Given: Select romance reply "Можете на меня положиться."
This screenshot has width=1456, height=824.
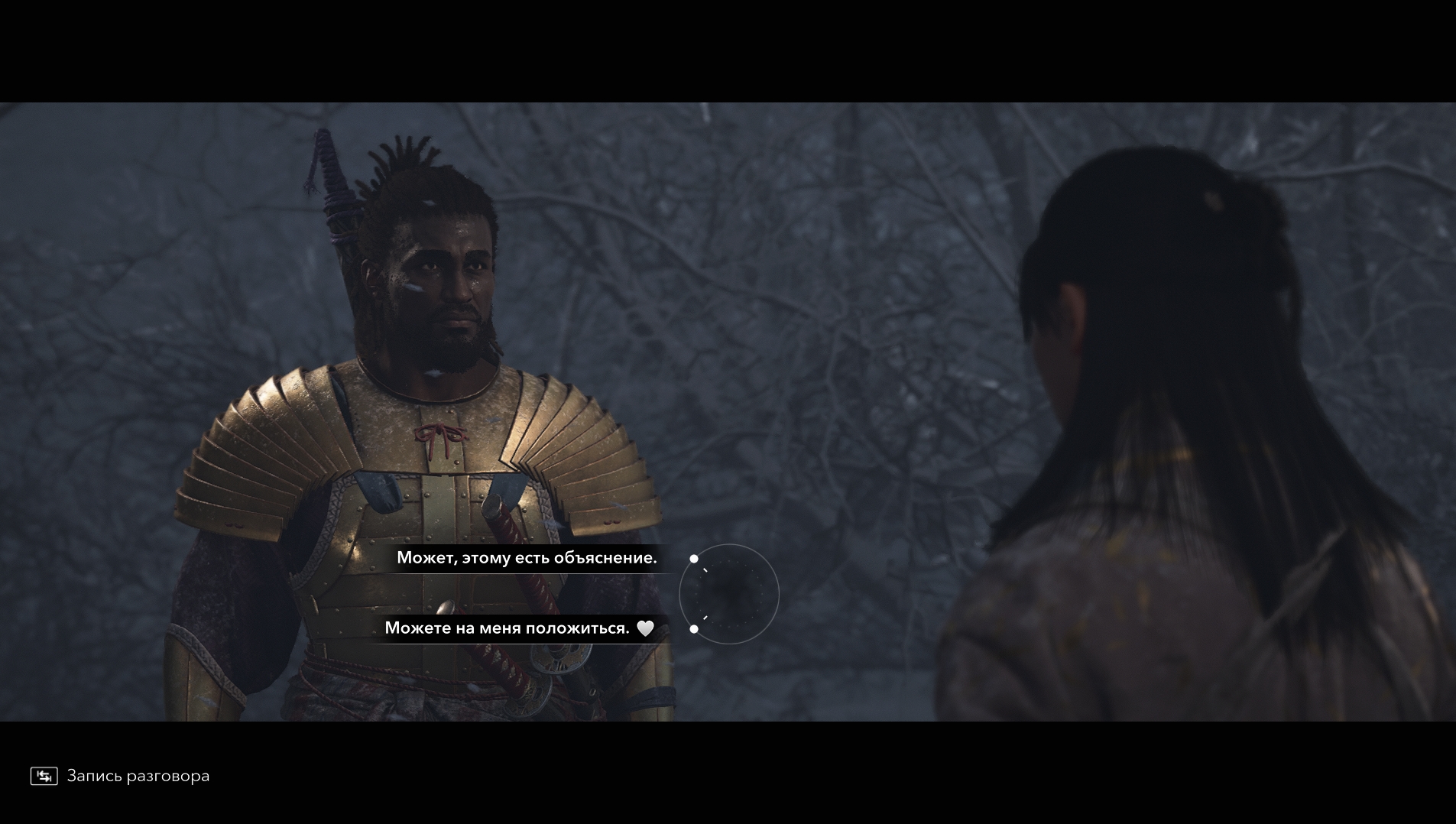Looking at the screenshot, I should 507,628.
